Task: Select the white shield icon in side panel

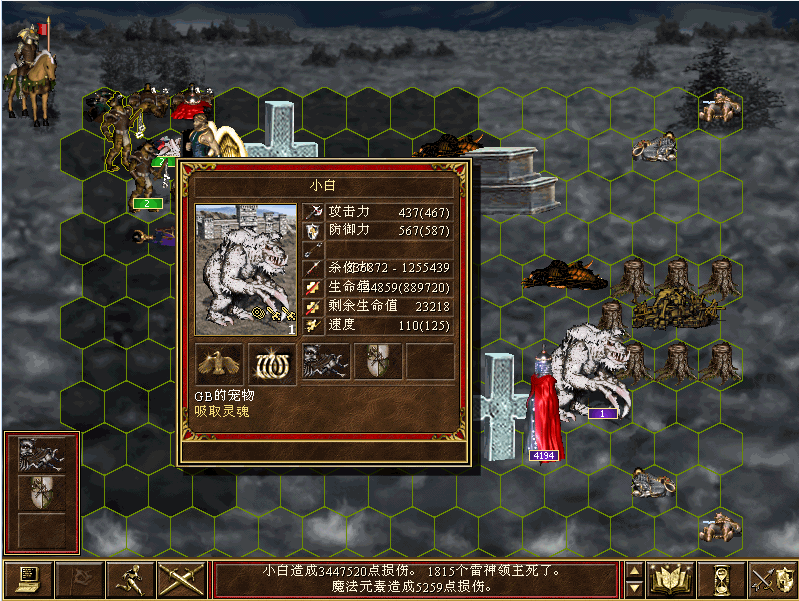Action: tap(42, 492)
